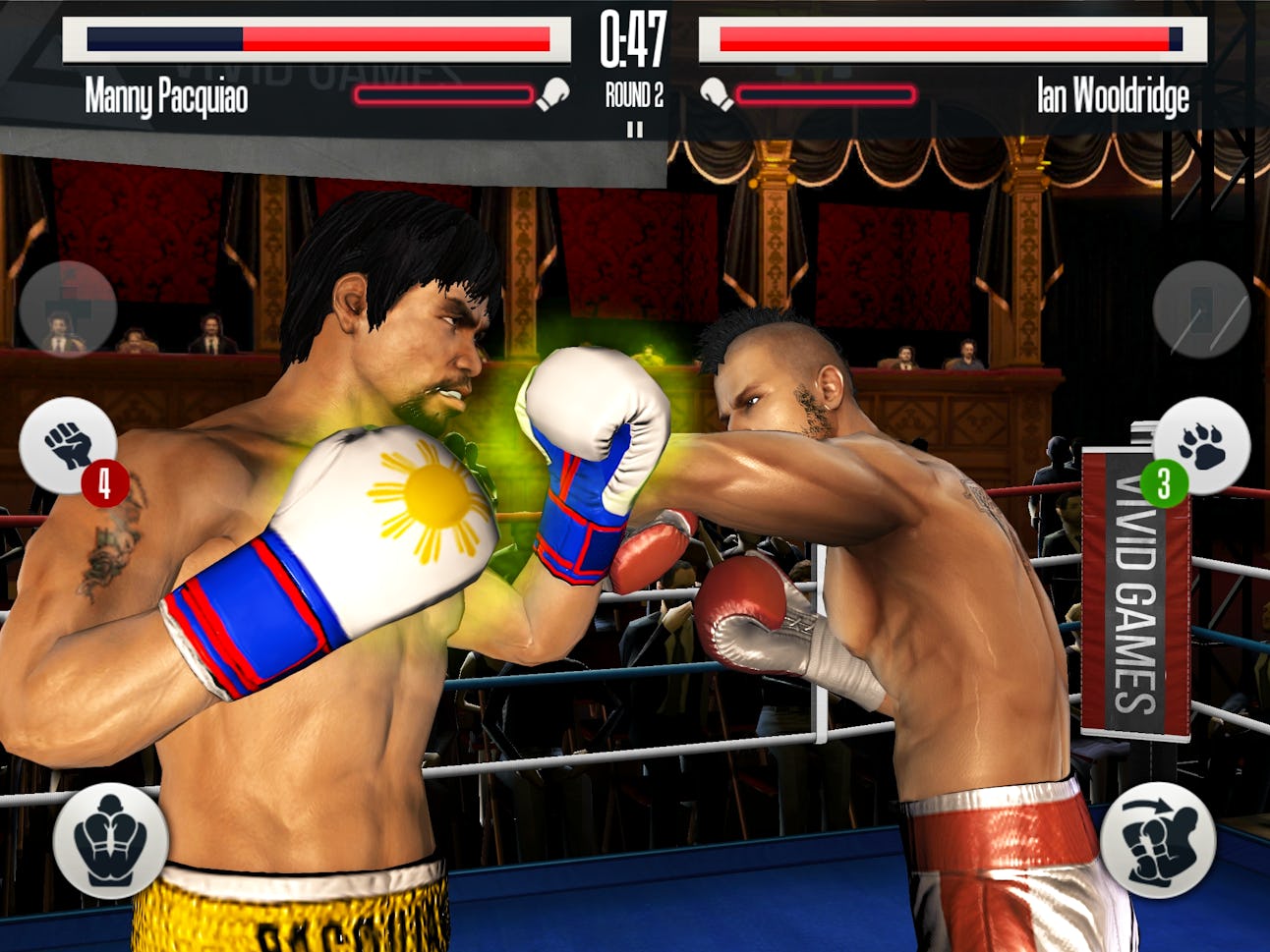The image size is (1270, 952).
Task: Click Ian Wooldridge's health bar
Action: (949, 43)
